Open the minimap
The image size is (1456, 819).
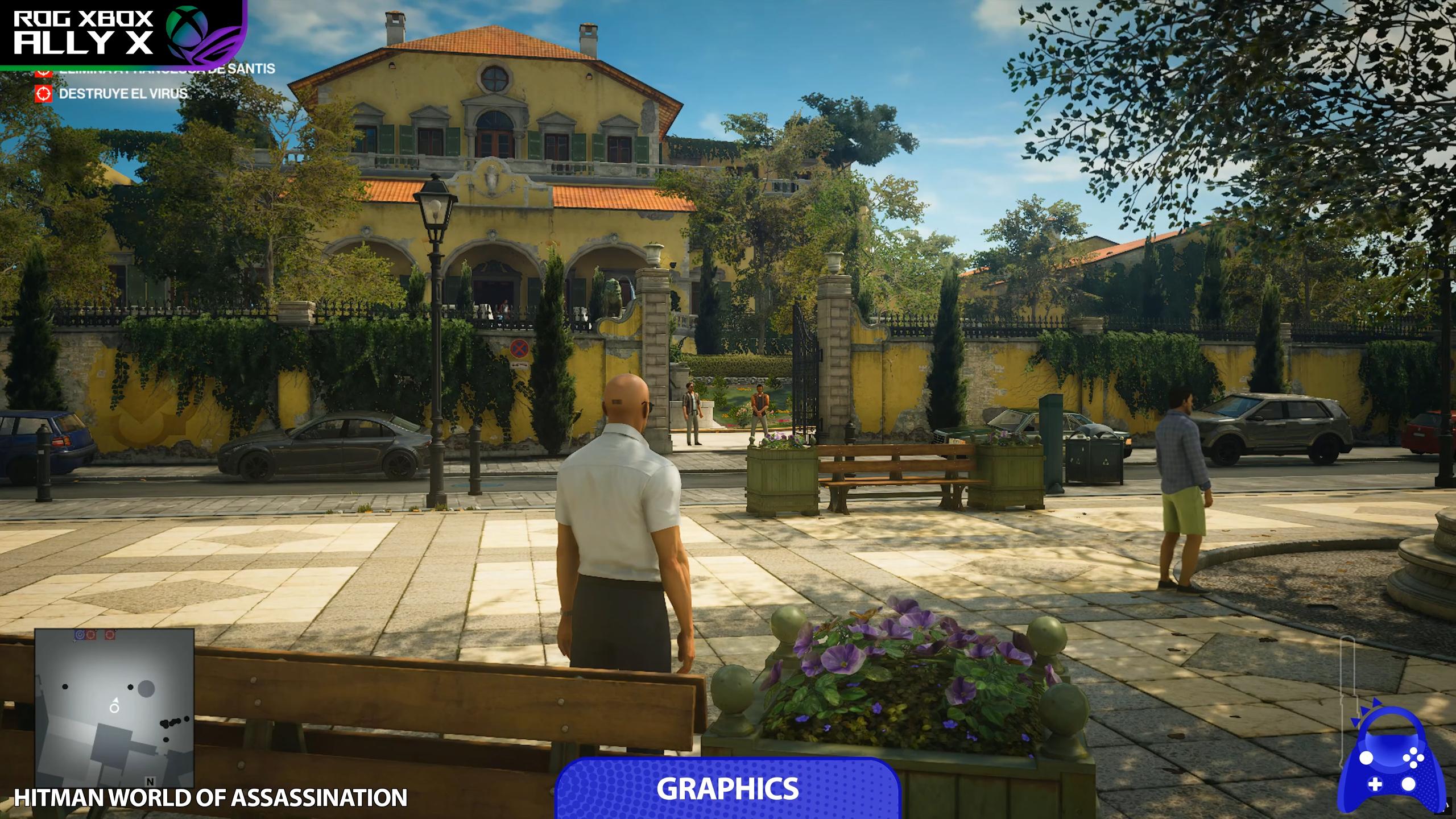pos(114,708)
